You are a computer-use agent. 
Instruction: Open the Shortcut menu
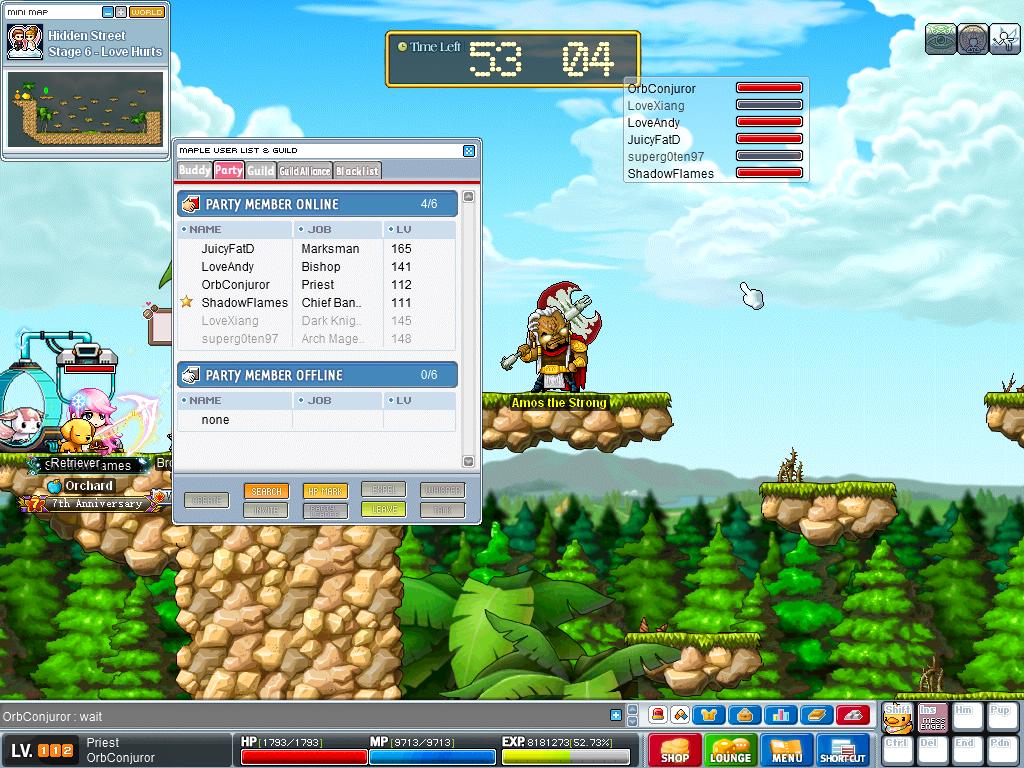tap(843, 750)
